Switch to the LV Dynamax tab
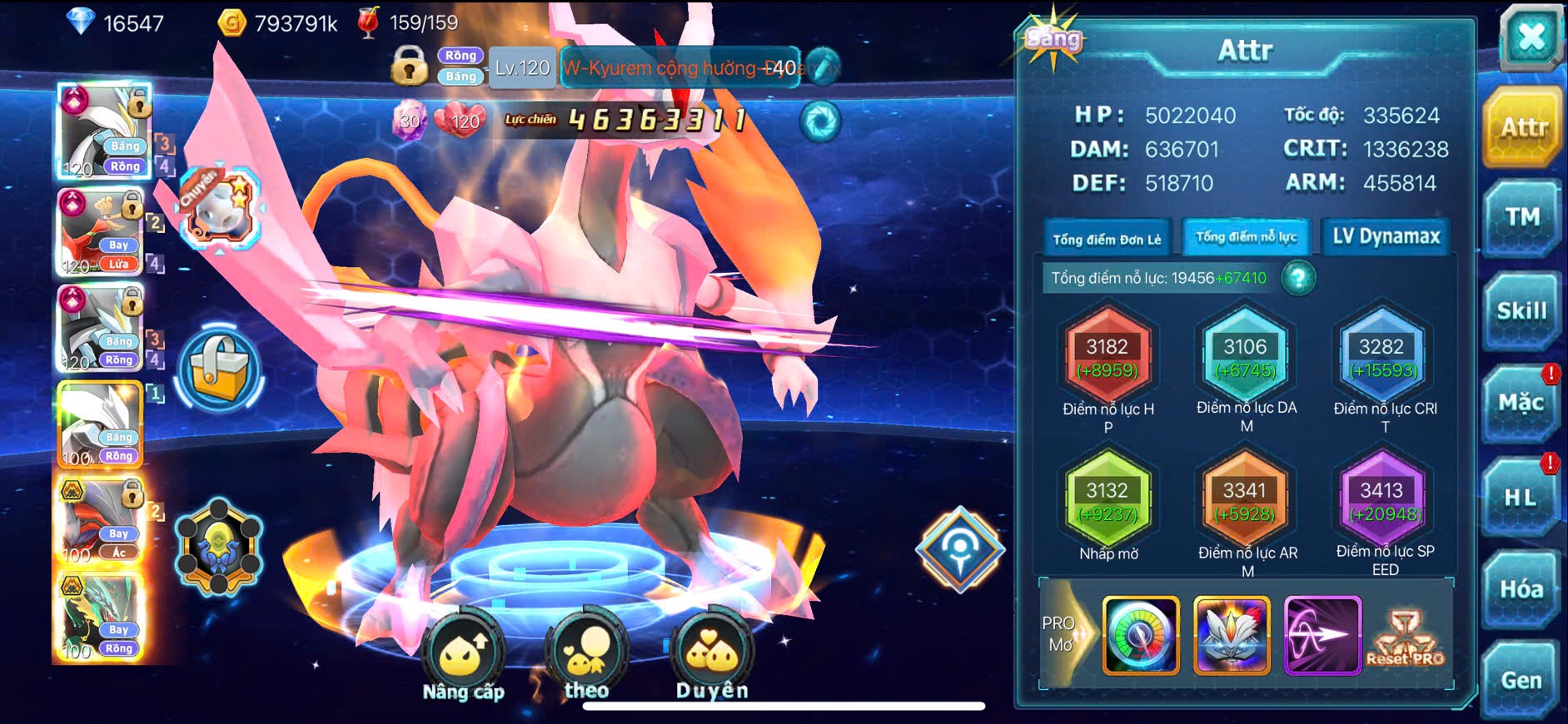The image size is (1568, 724). coord(1386,237)
